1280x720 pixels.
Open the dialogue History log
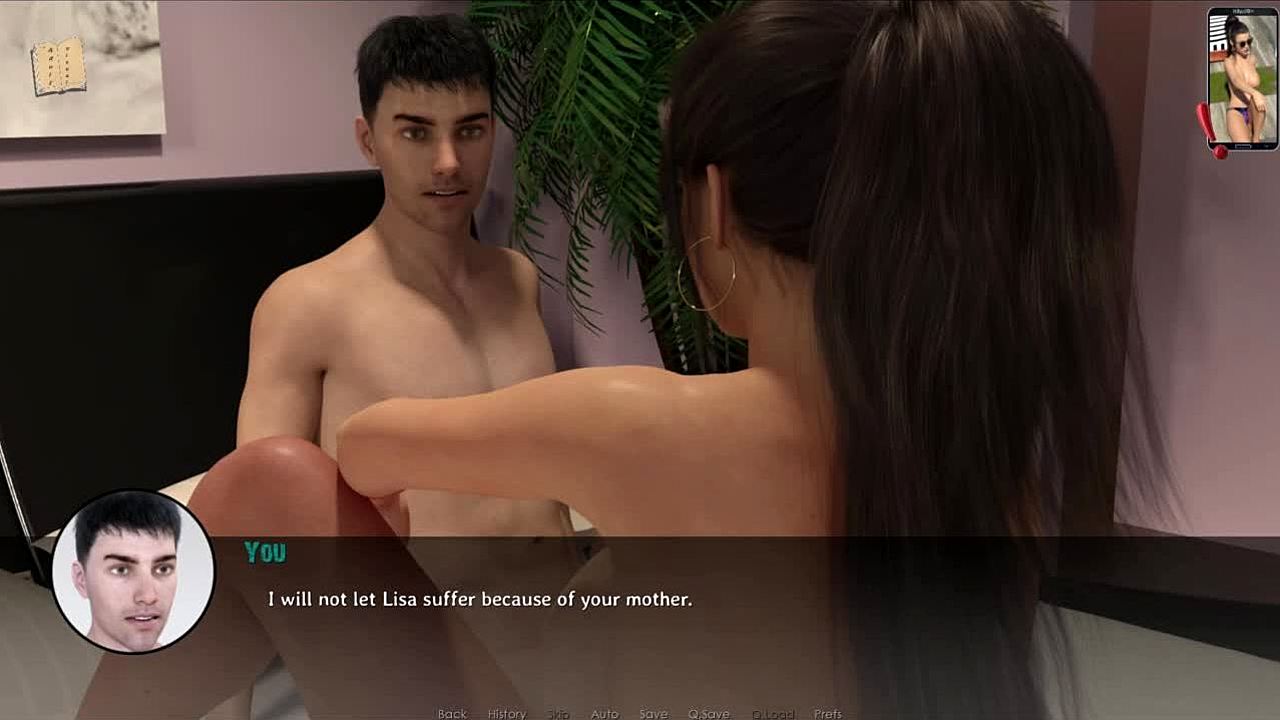pos(506,713)
